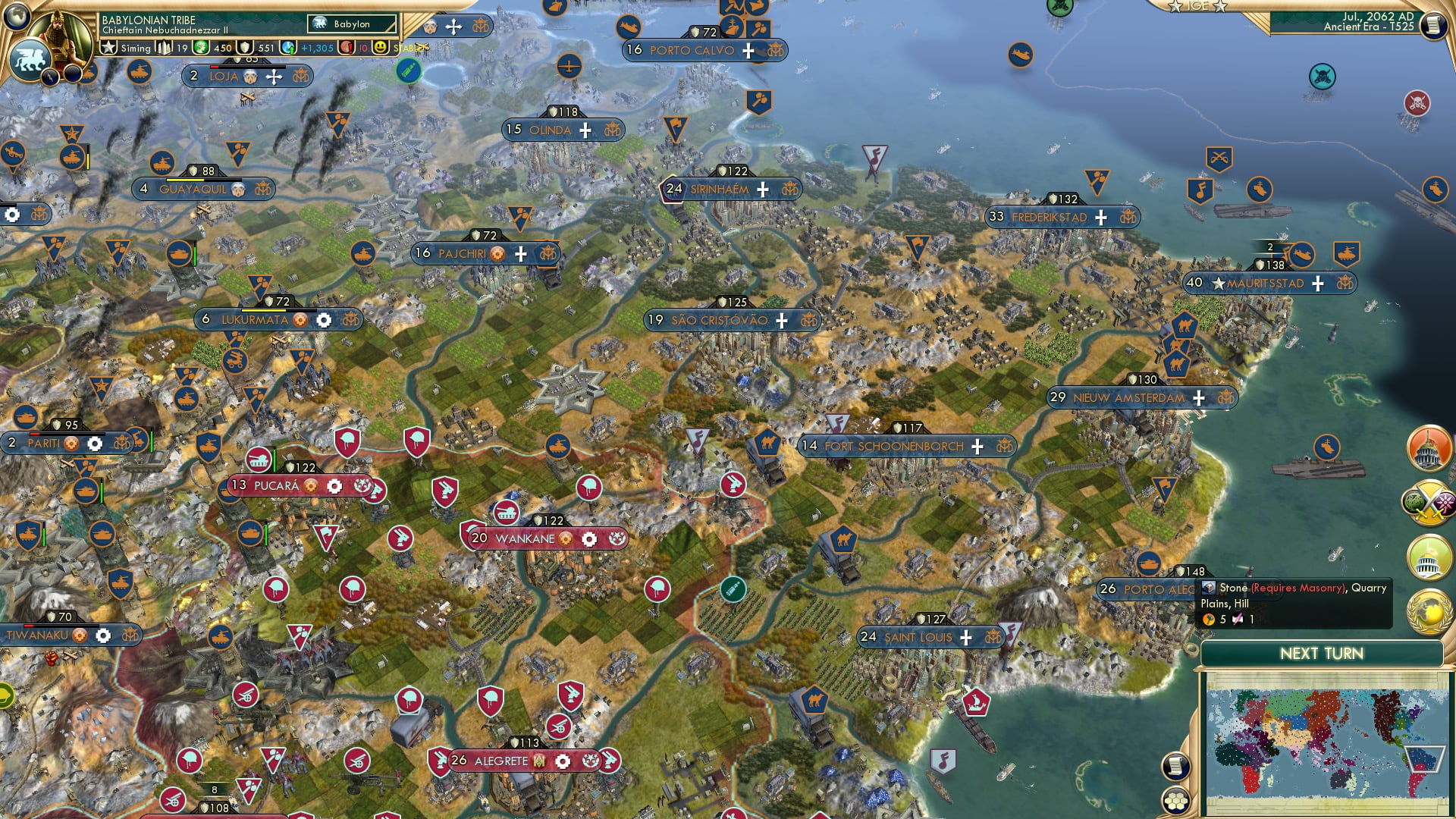This screenshot has height=819, width=1456.
Task: Click the growth plus icon on Olinda's banner
Action: point(584,130)
